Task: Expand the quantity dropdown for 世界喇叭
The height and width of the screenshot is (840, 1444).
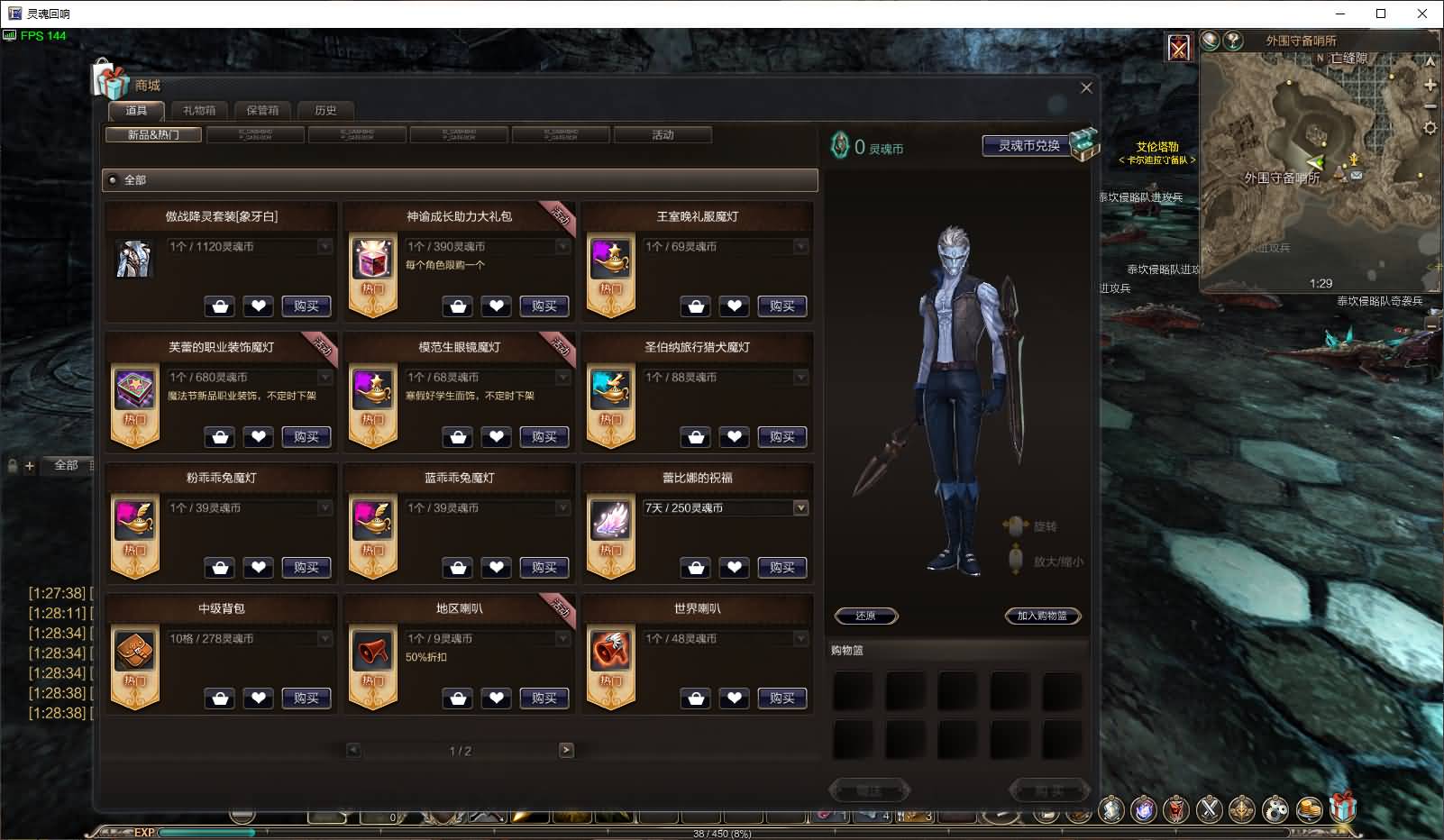Action: pyautogui.click(x=800, y=638)
